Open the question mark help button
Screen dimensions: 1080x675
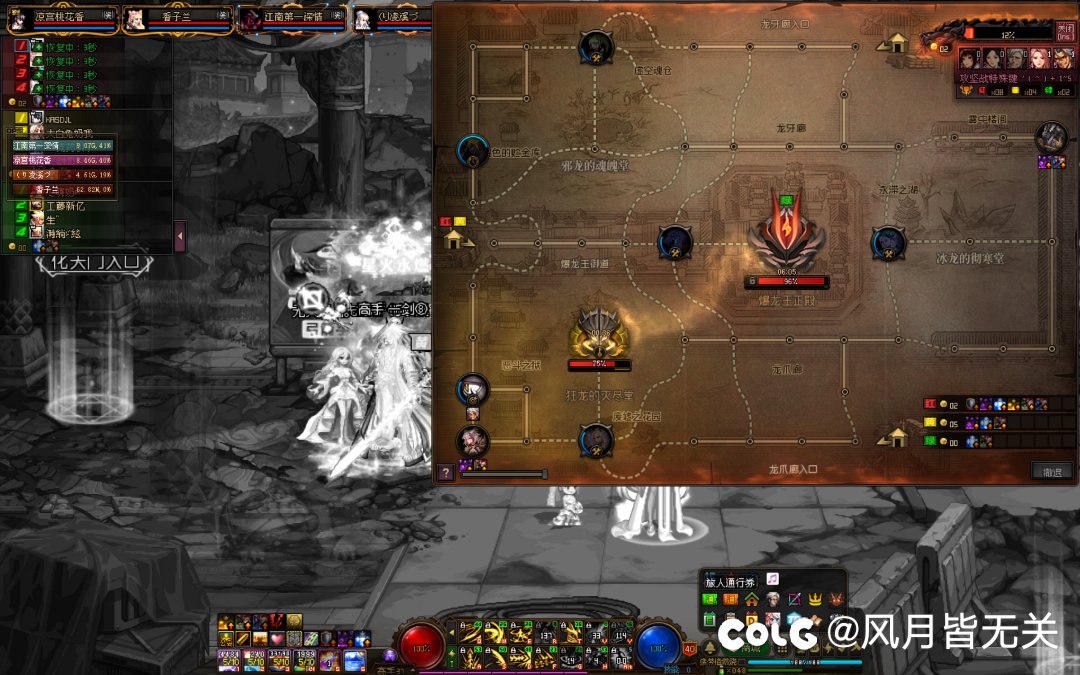(446, 473)
